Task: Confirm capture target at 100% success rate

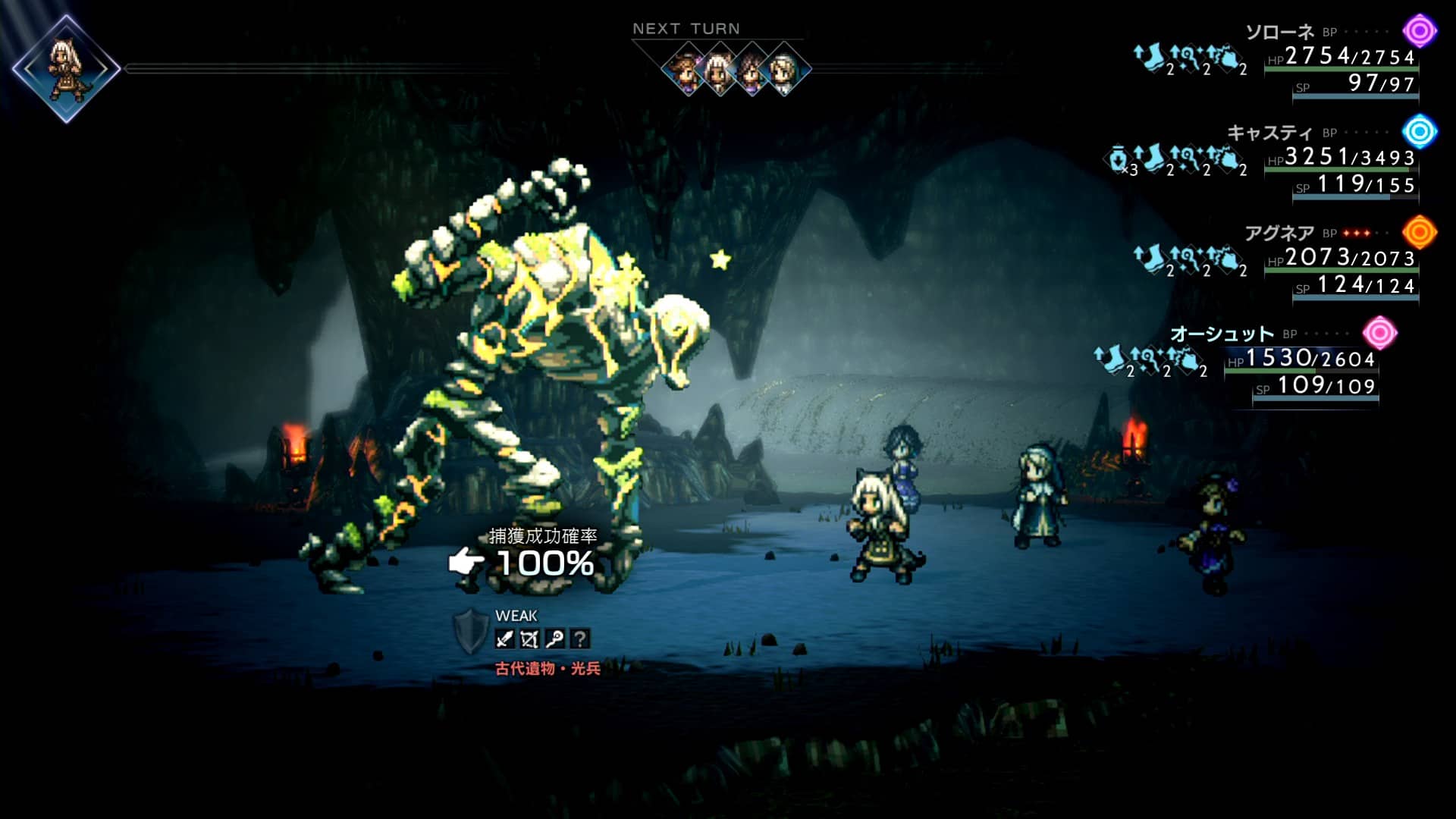Action: click(544, 563)
